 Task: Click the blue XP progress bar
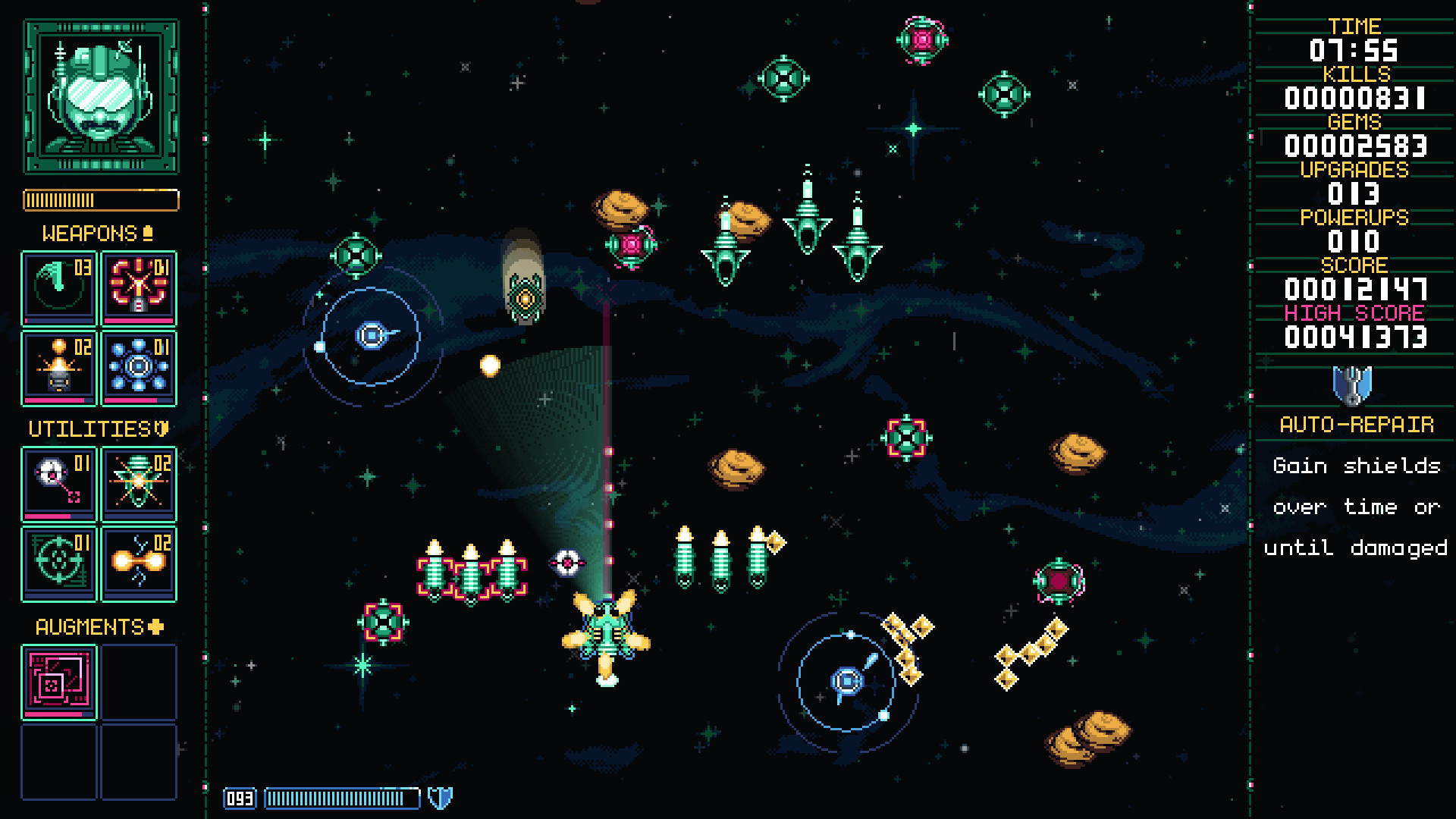click(x=341, y=798)
